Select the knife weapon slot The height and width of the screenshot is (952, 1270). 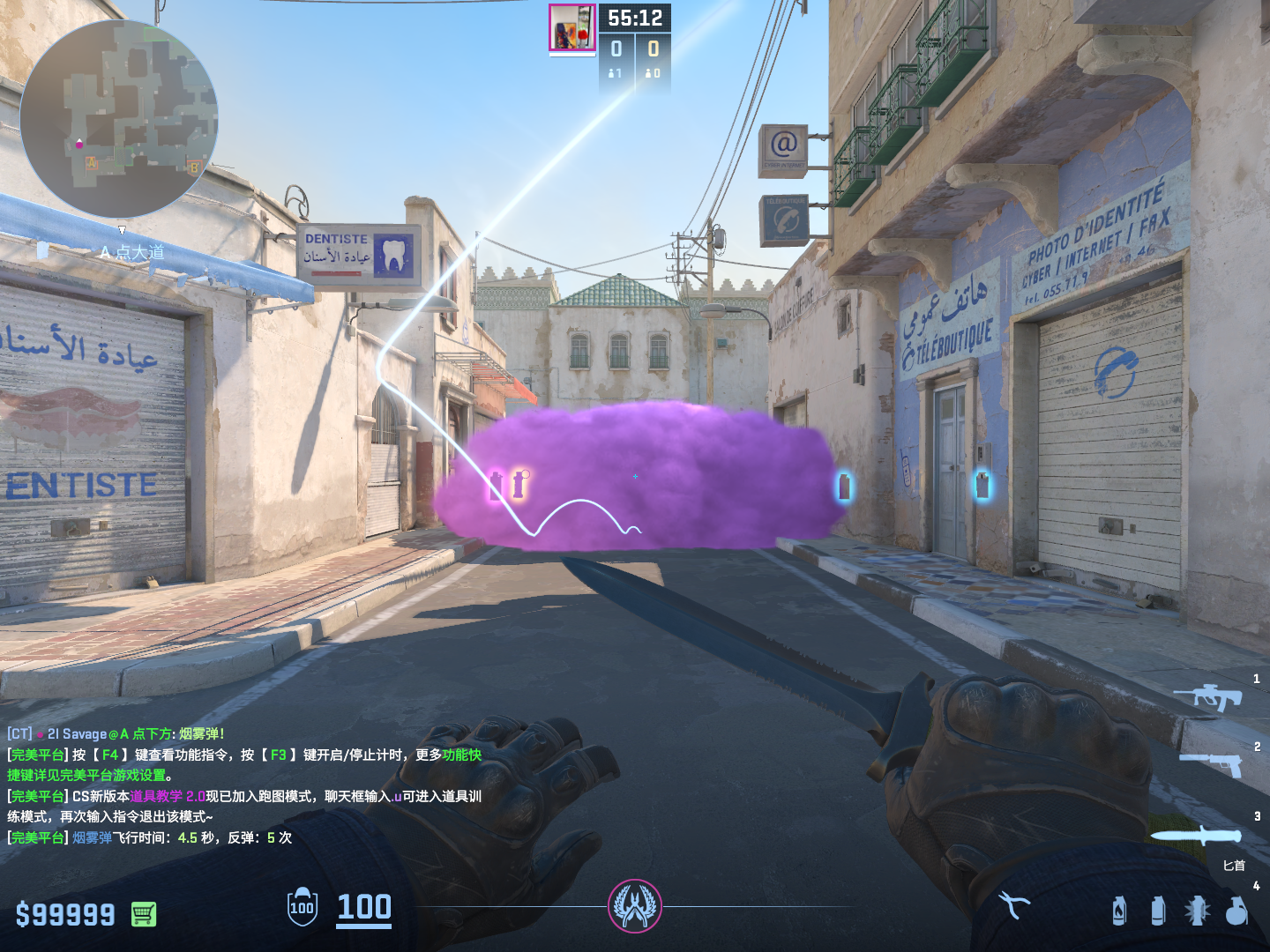coord(1195,836)
